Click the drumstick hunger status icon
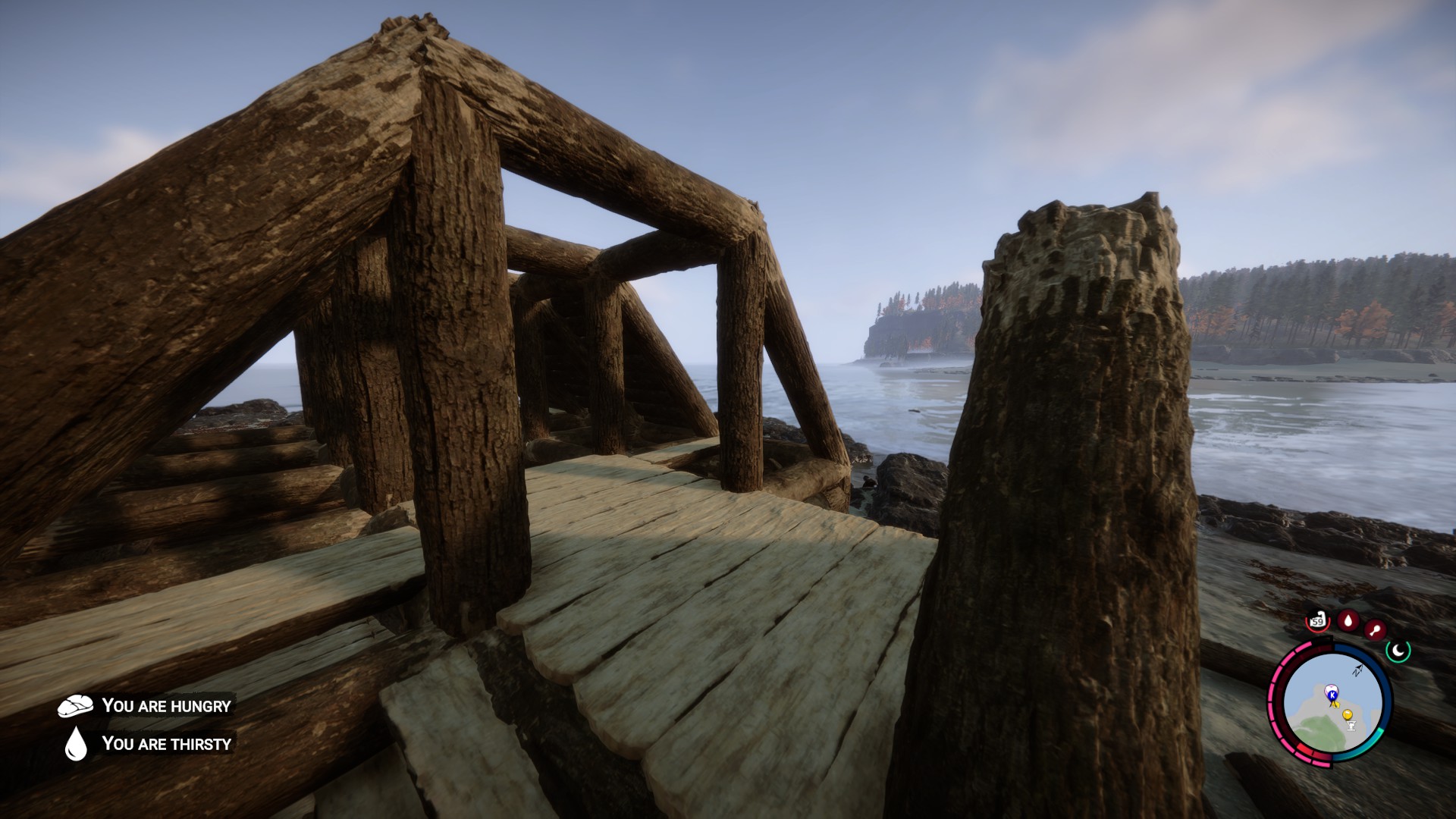1456x819 pixels. [1373, 629]
